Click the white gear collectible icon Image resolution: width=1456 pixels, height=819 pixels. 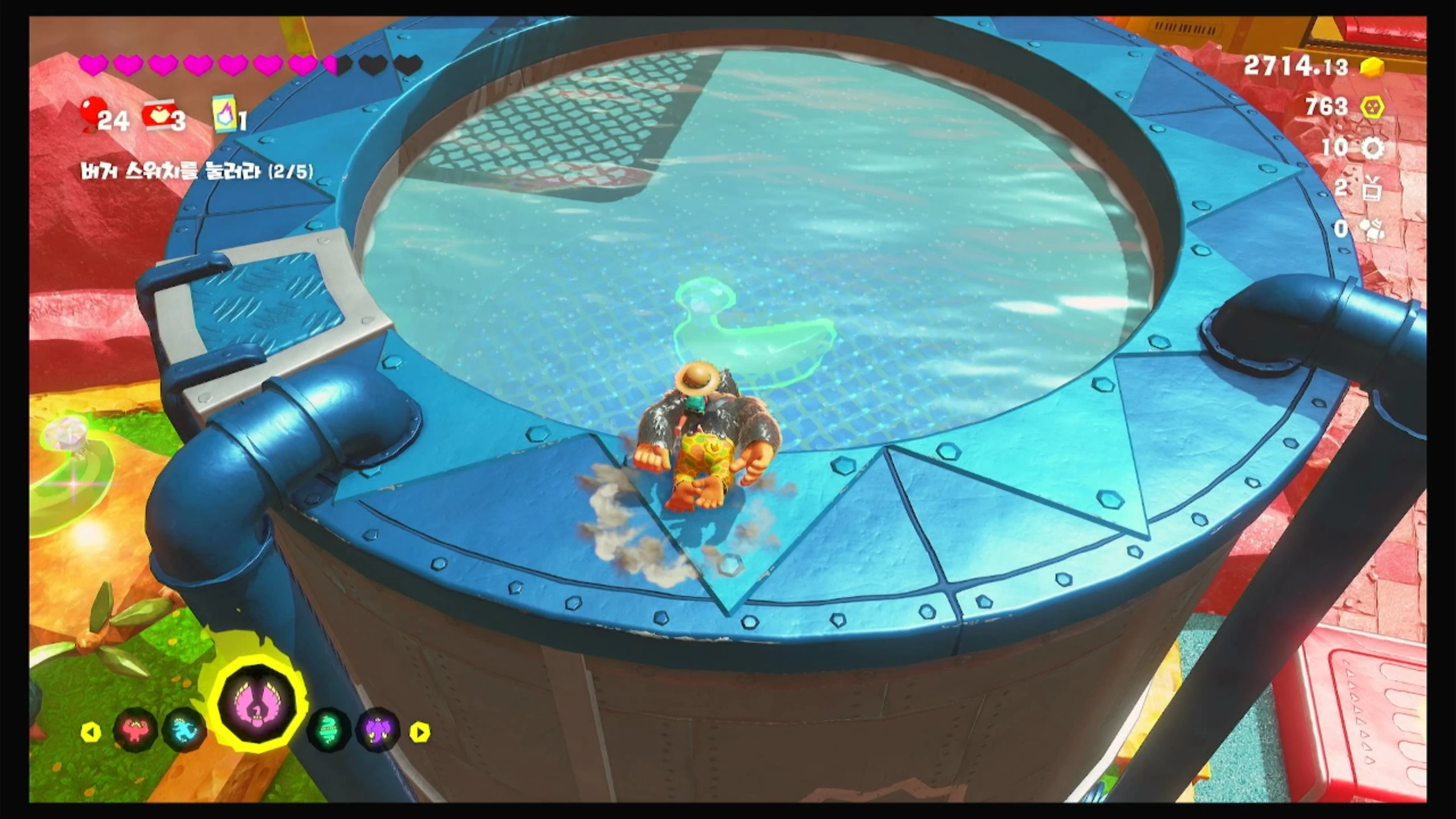click(x=1372, y=148)
